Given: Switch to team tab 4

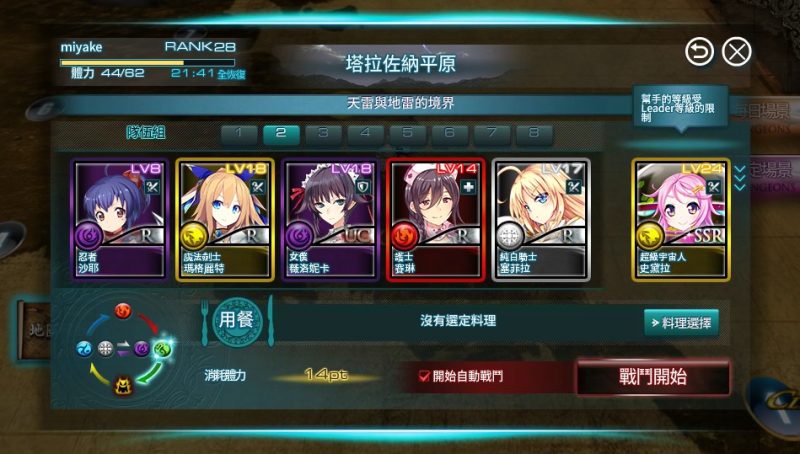Looking at the screenshot, I should pyautogui.click(x=365, y=133).
